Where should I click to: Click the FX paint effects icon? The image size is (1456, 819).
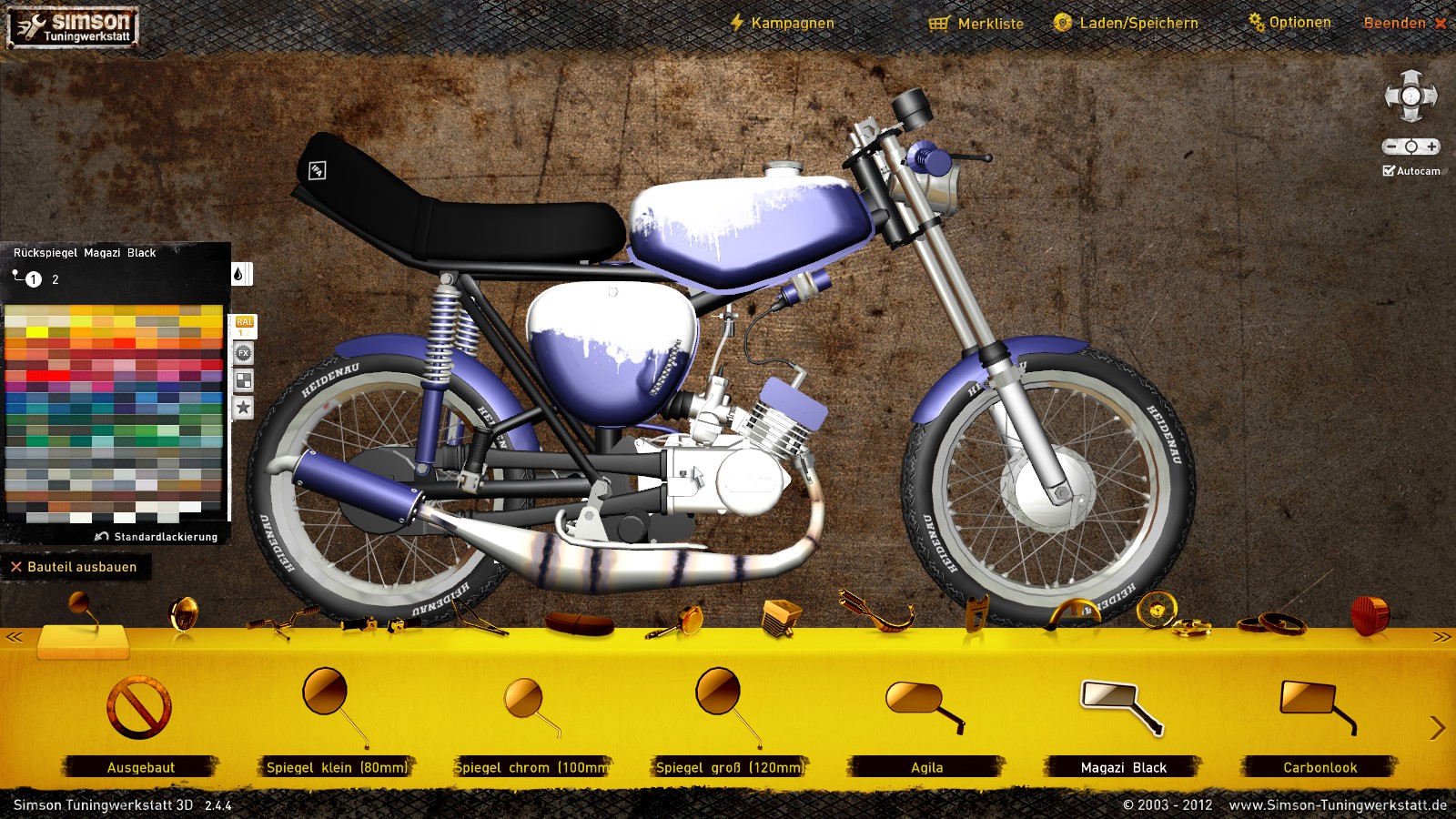click(x=244, y=353)
